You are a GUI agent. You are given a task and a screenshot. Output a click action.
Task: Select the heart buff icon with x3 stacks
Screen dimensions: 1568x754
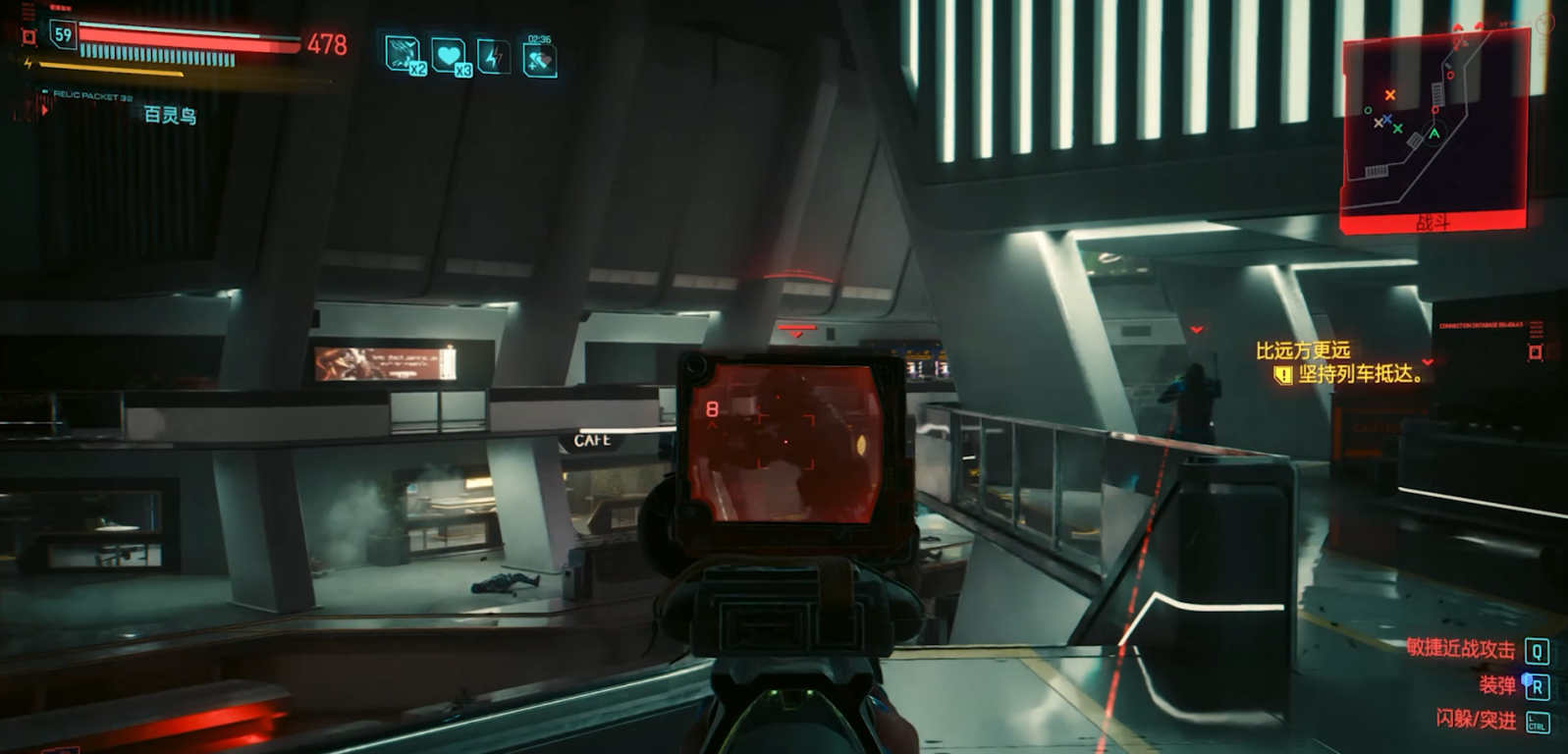pyautogui.click(x=450, y=57)
